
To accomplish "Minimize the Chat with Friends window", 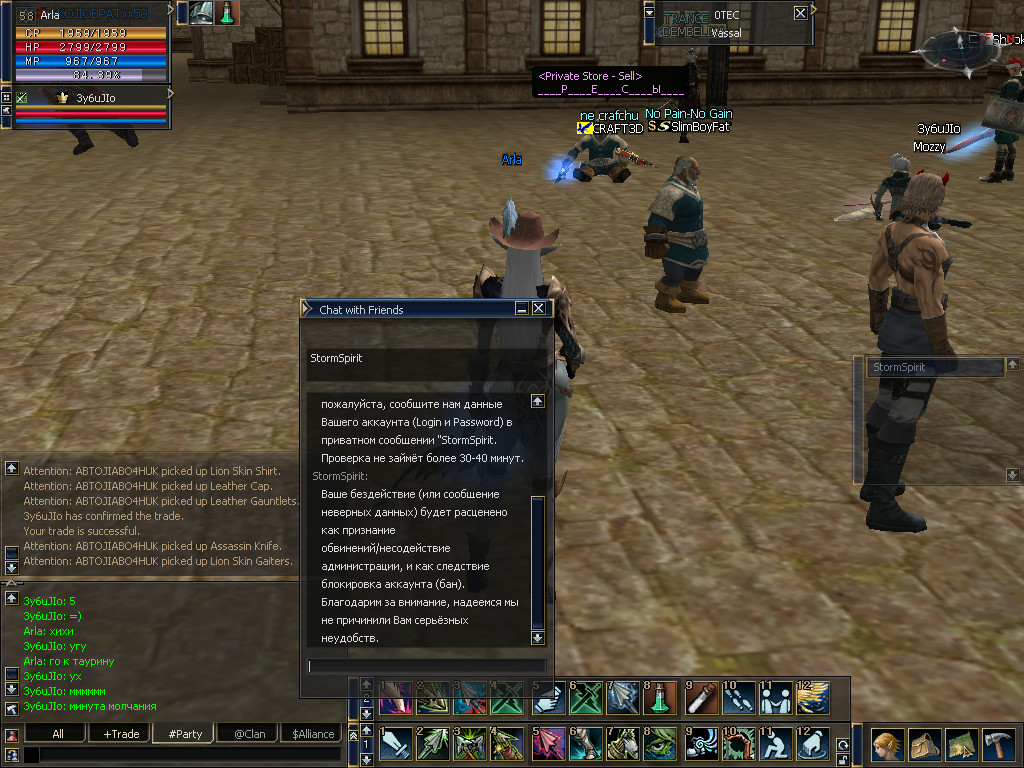I will [522, 309].
